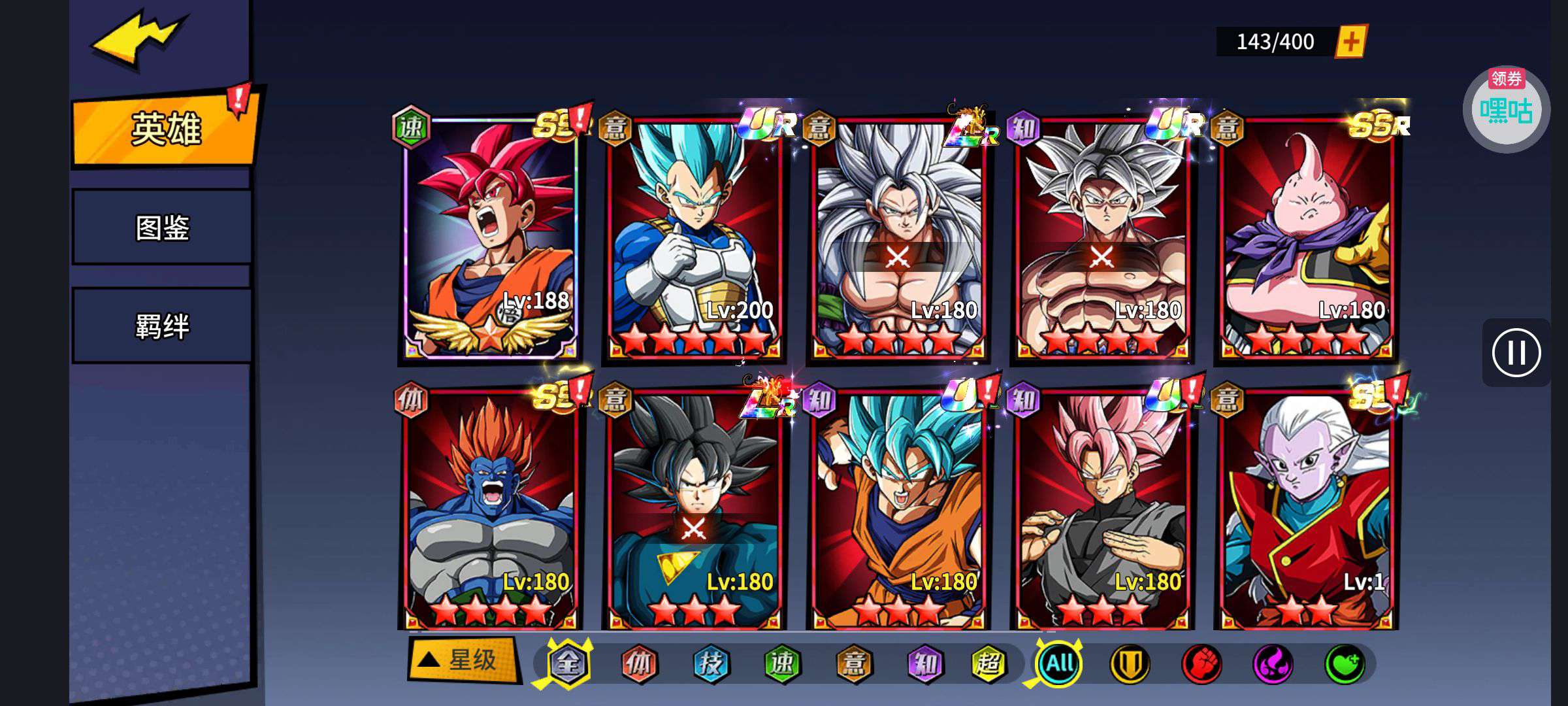Go back with the yellow lightning arrow
Screen dimensions: 1568x706
coord(139,39)
